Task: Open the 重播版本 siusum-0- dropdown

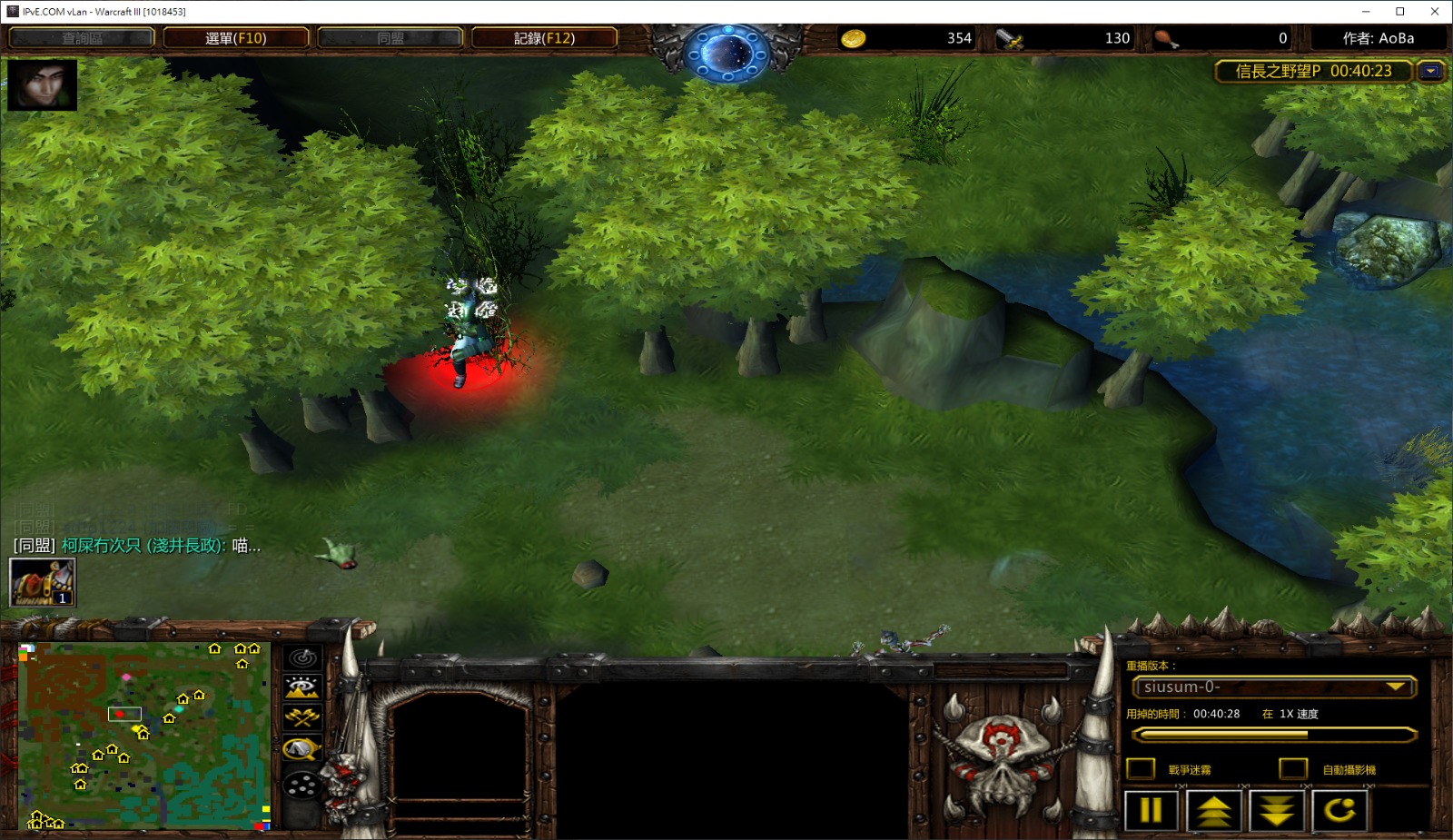Action: pos(1274,687)
